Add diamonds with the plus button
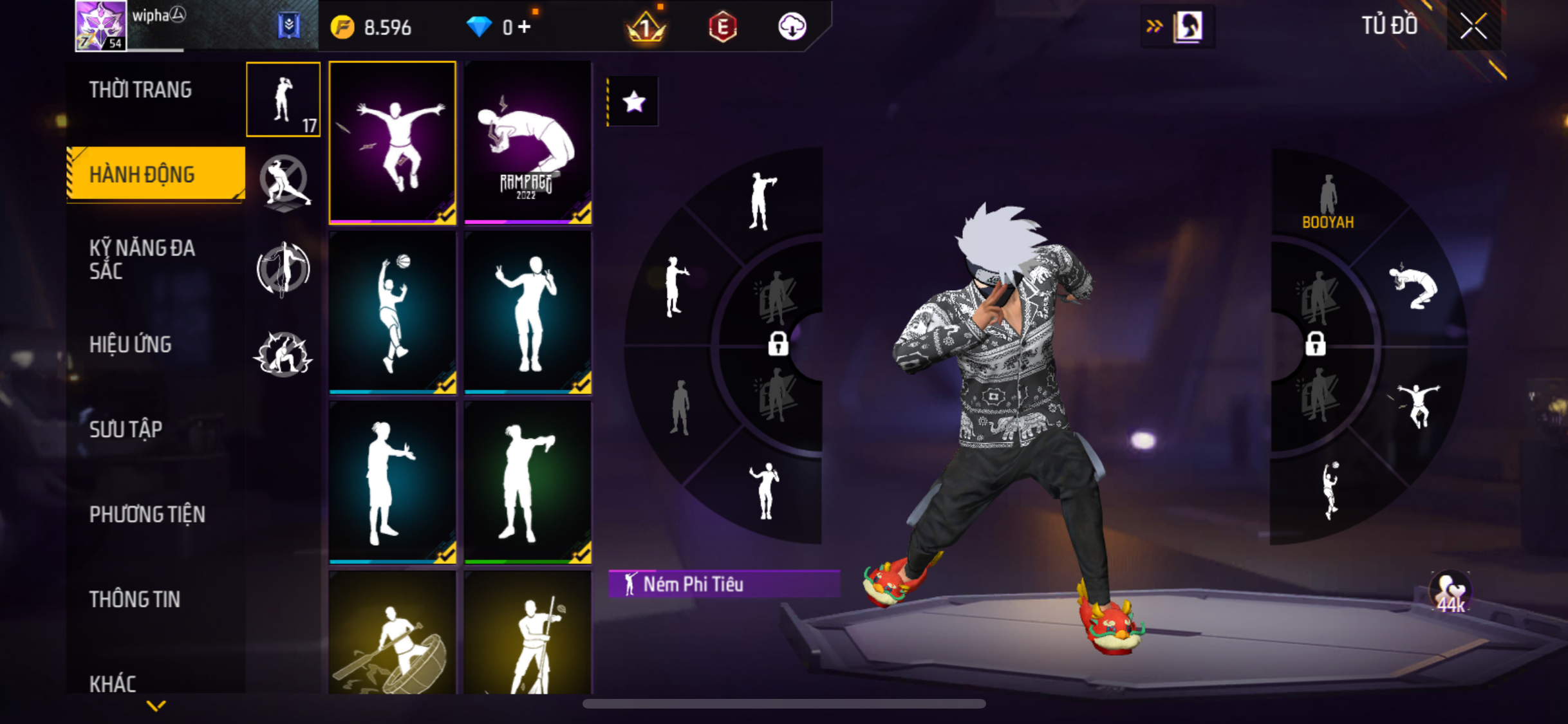 pyautogui.click(x=525, y=27)
